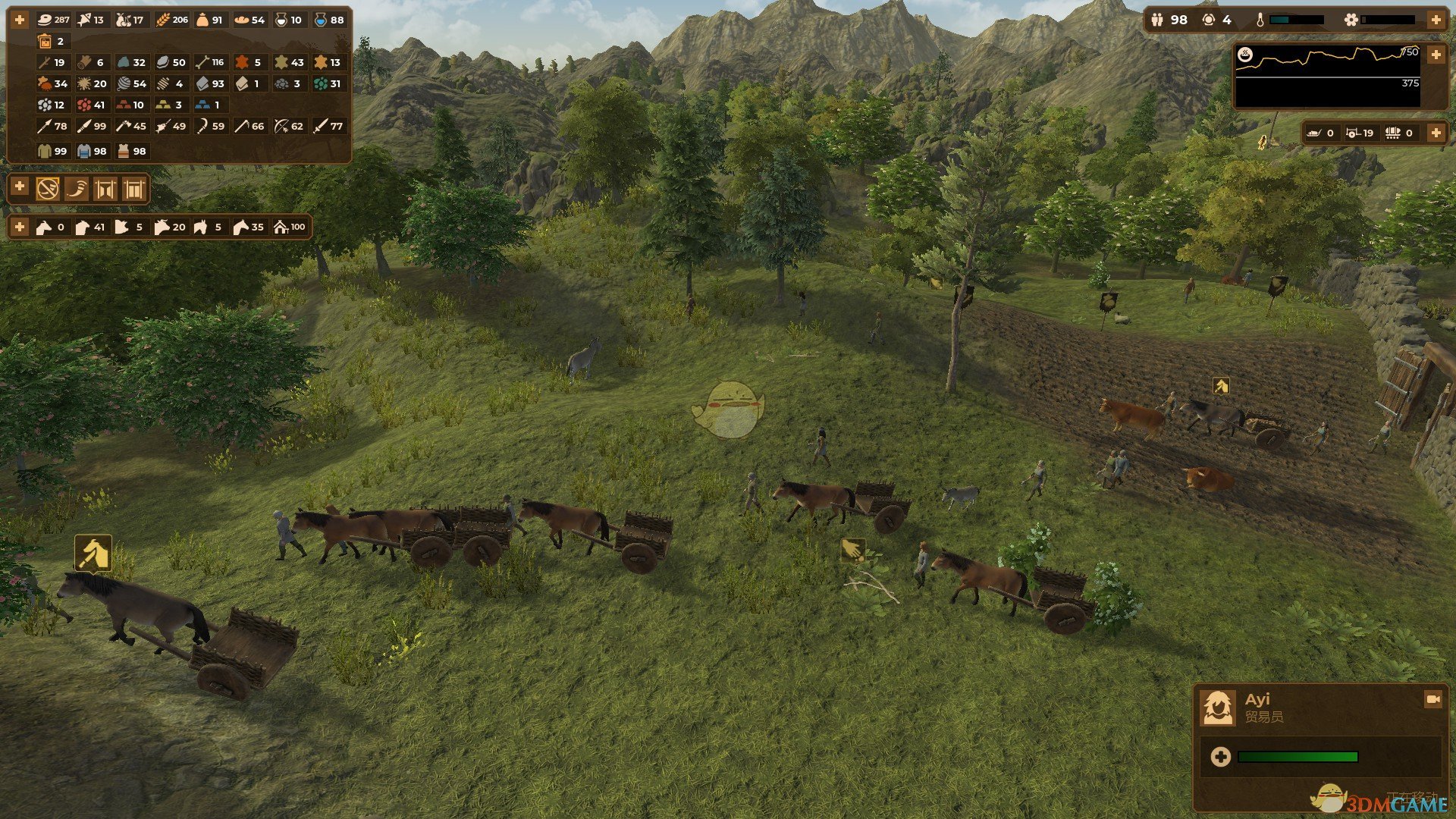Click the cattle count showing 20
Viewport: 1456px width, 819px height.
point(170,227)
